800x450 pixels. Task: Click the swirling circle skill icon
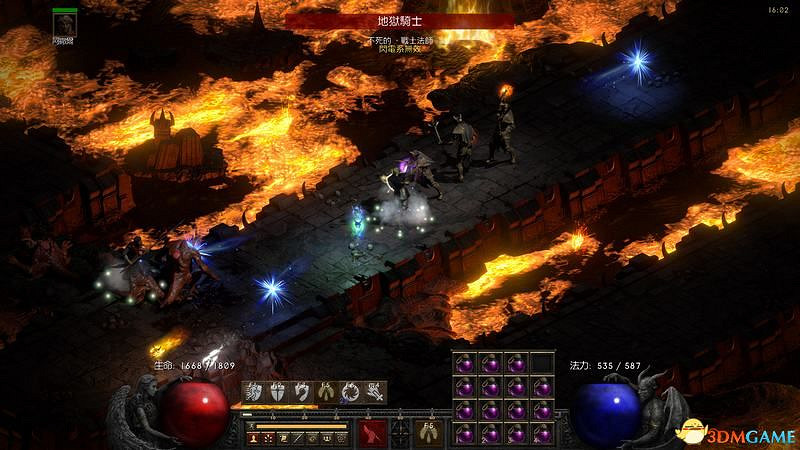point(350,392)
